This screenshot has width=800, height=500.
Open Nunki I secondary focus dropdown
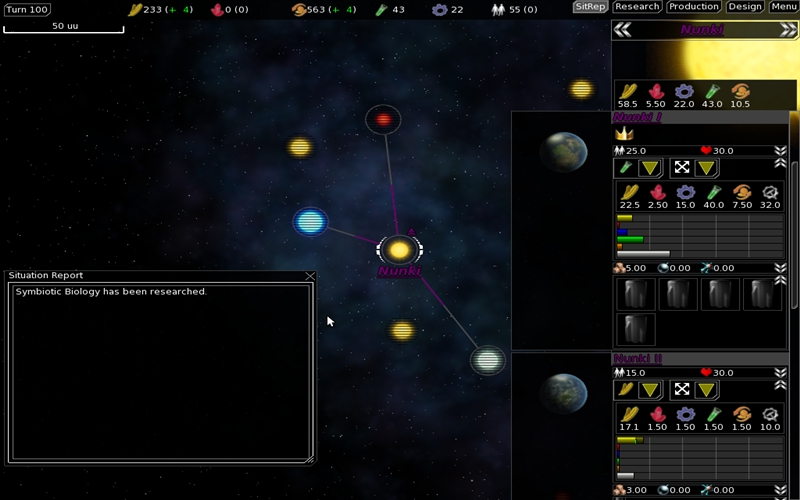(x=706, y=168)
